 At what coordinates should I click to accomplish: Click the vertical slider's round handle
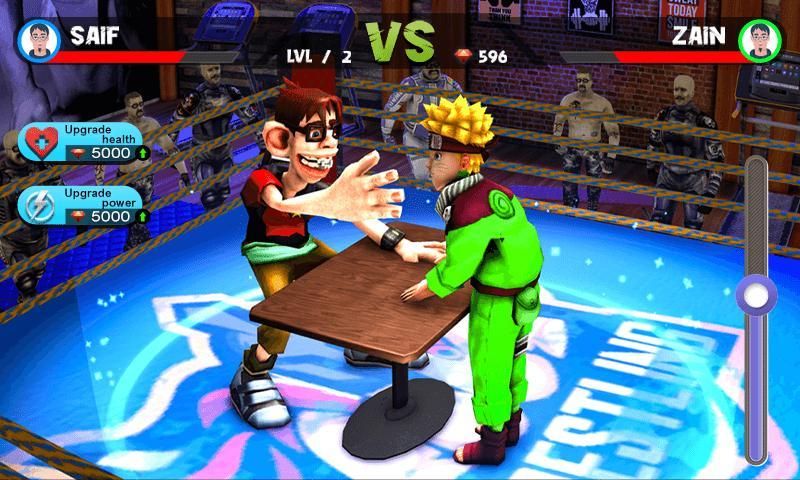pyautogui.click(x=755, y=295)
